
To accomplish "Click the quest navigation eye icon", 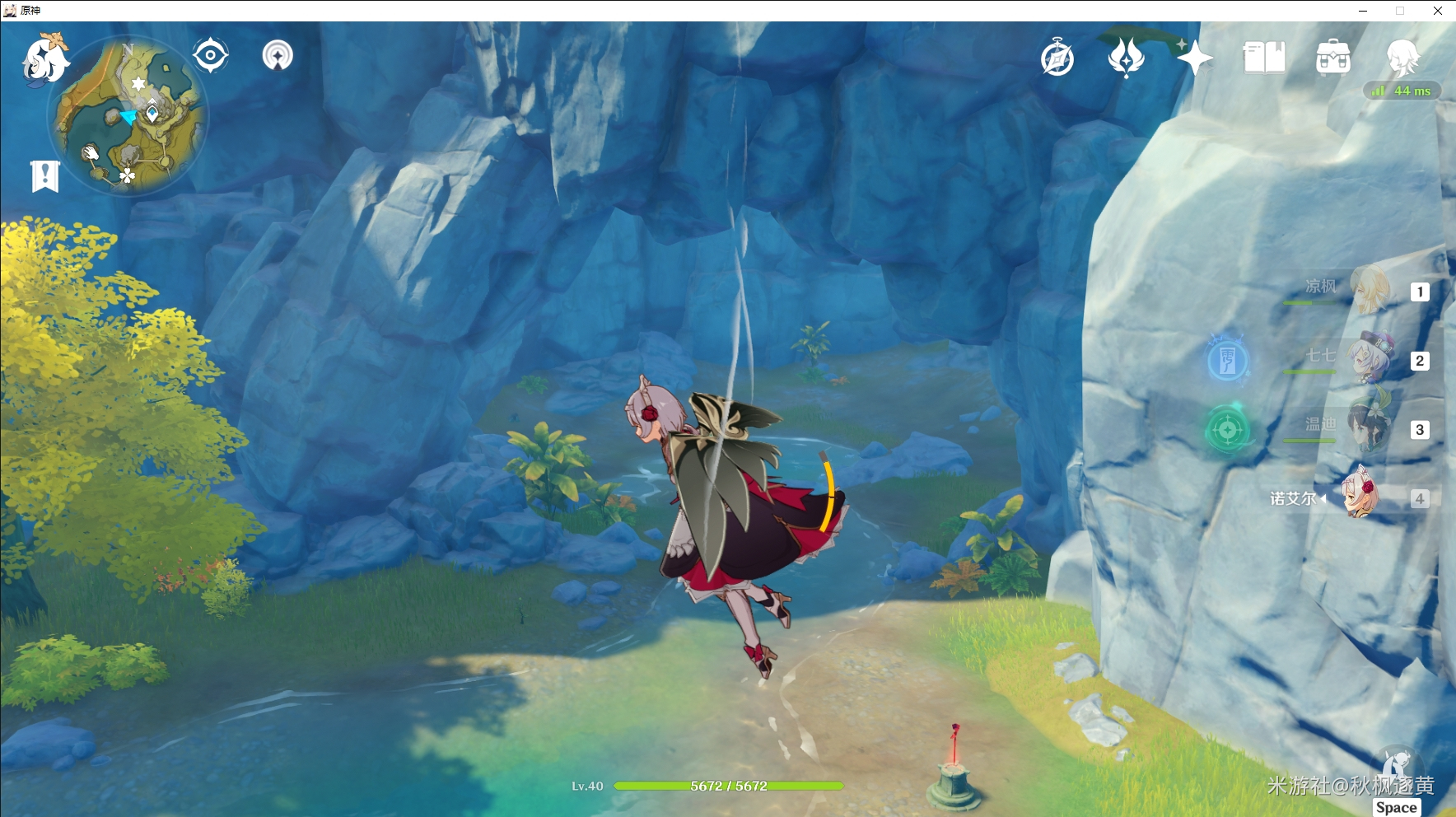I will pos(210,56).
